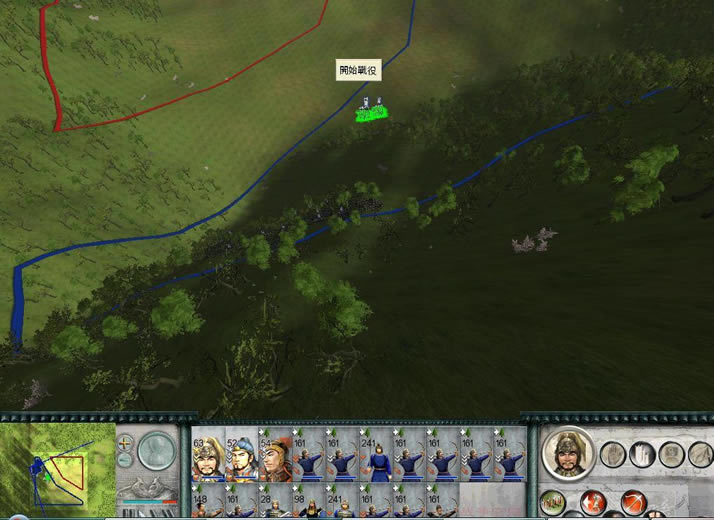Select the blue-helmet general card numbered 52
The width and height of the screenshot is (714, 520).
[240, 458]
